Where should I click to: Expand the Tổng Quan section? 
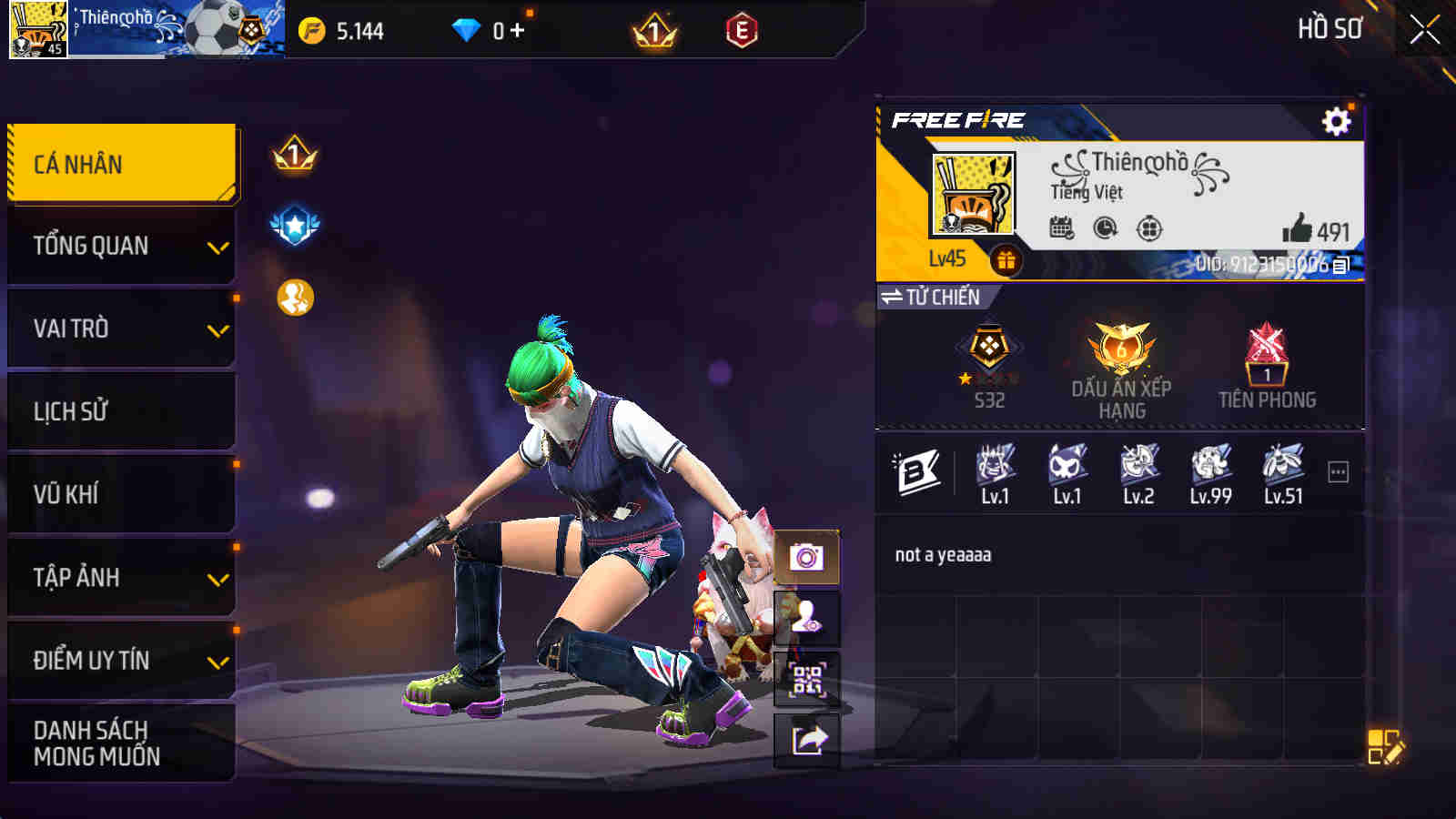(x=120, y=244)
